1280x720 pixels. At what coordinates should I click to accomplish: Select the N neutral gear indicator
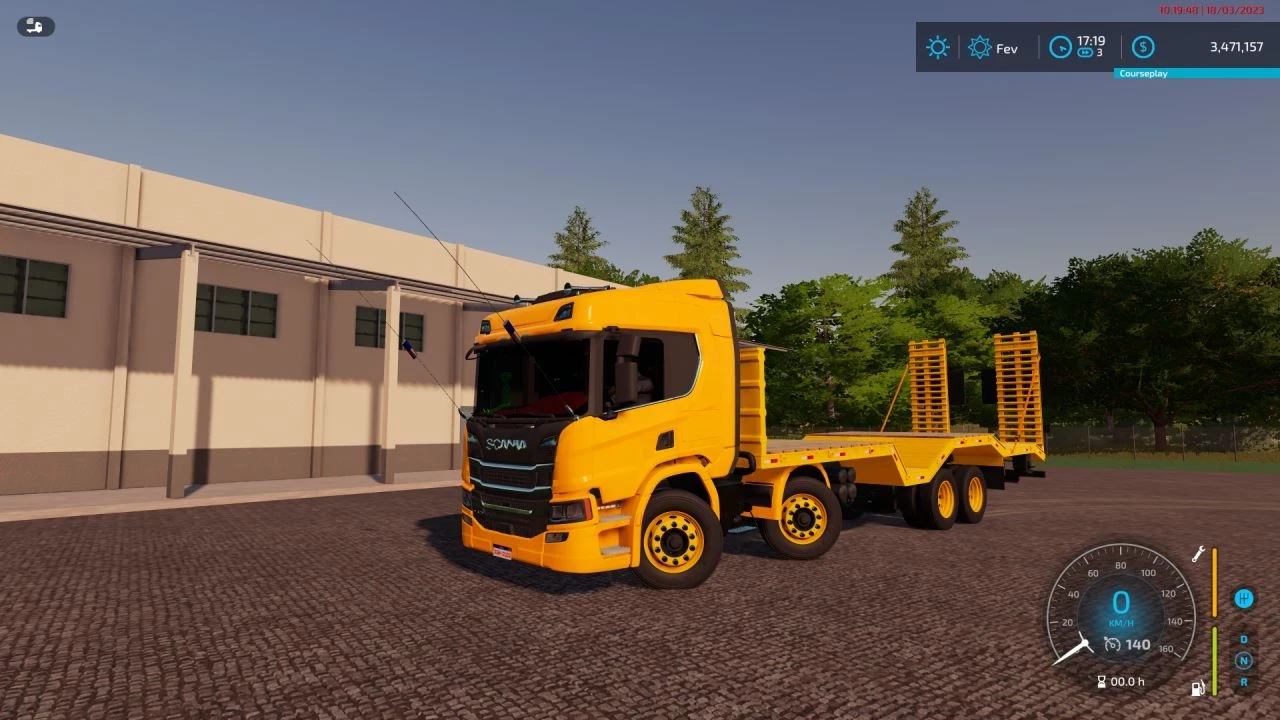(x=1243, y=660)
